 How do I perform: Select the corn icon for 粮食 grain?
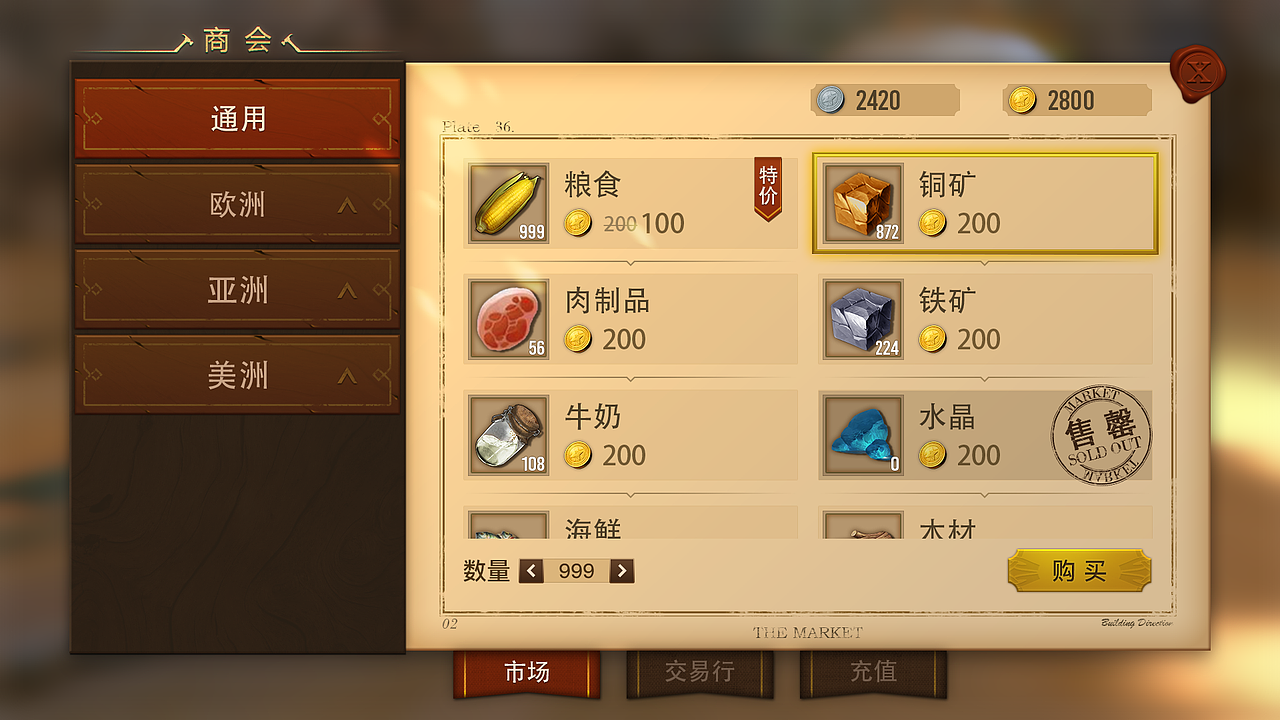(x=507, y=204)
